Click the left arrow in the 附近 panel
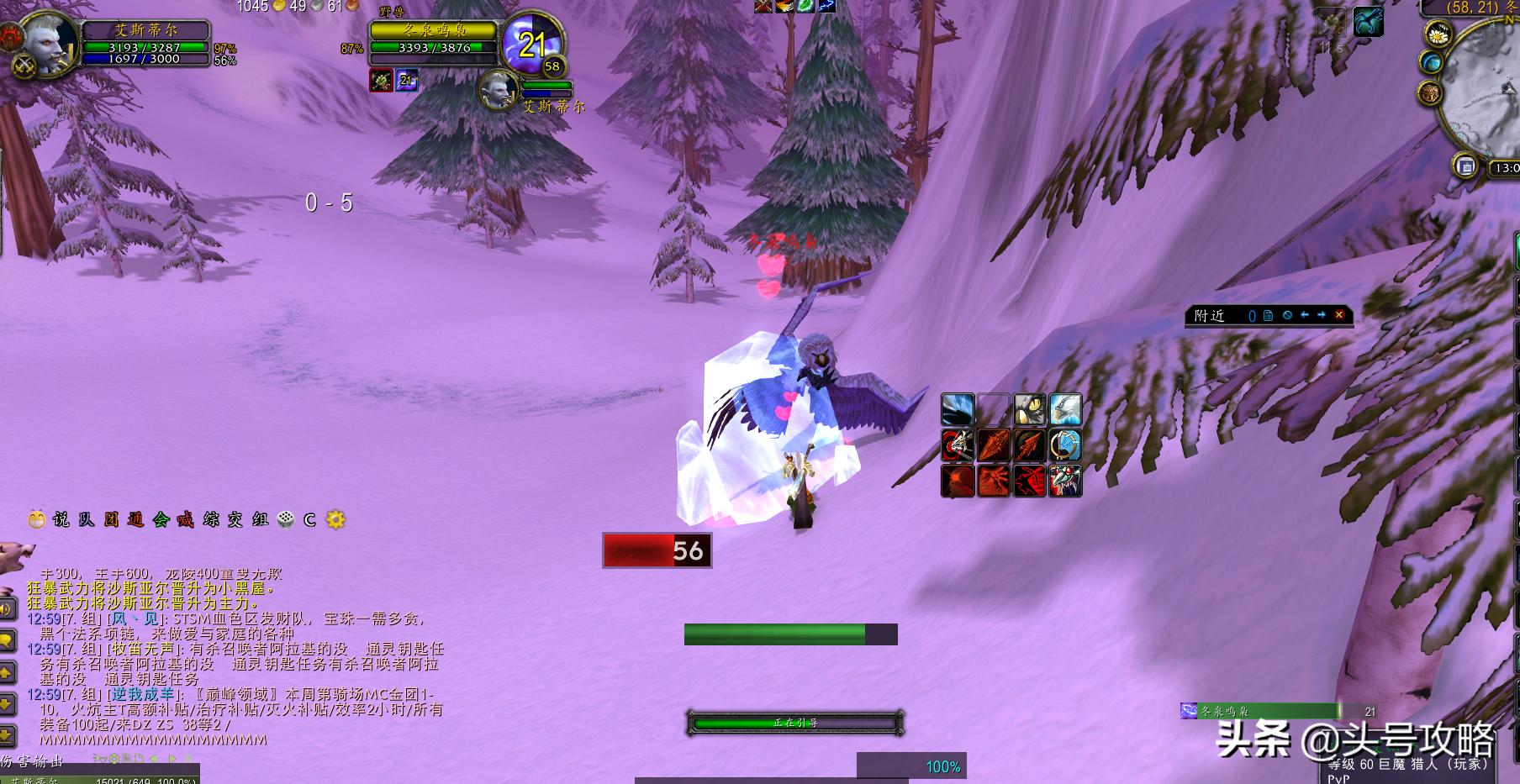This screenshot has width=1520, height=784. point(1304,315)
